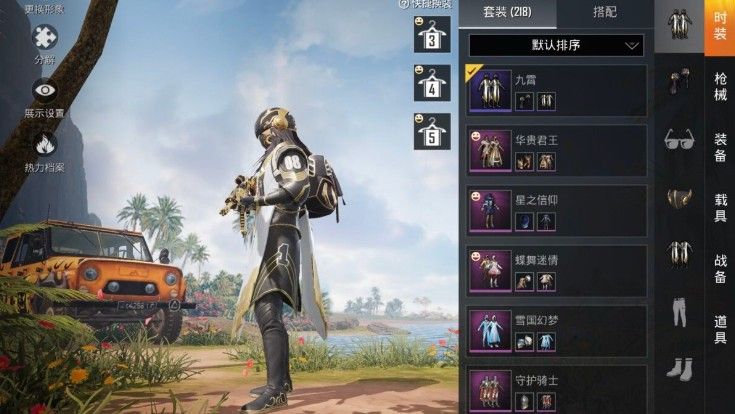Select quick outfit preset 4

pyautogui.click(x=431, y=84)
